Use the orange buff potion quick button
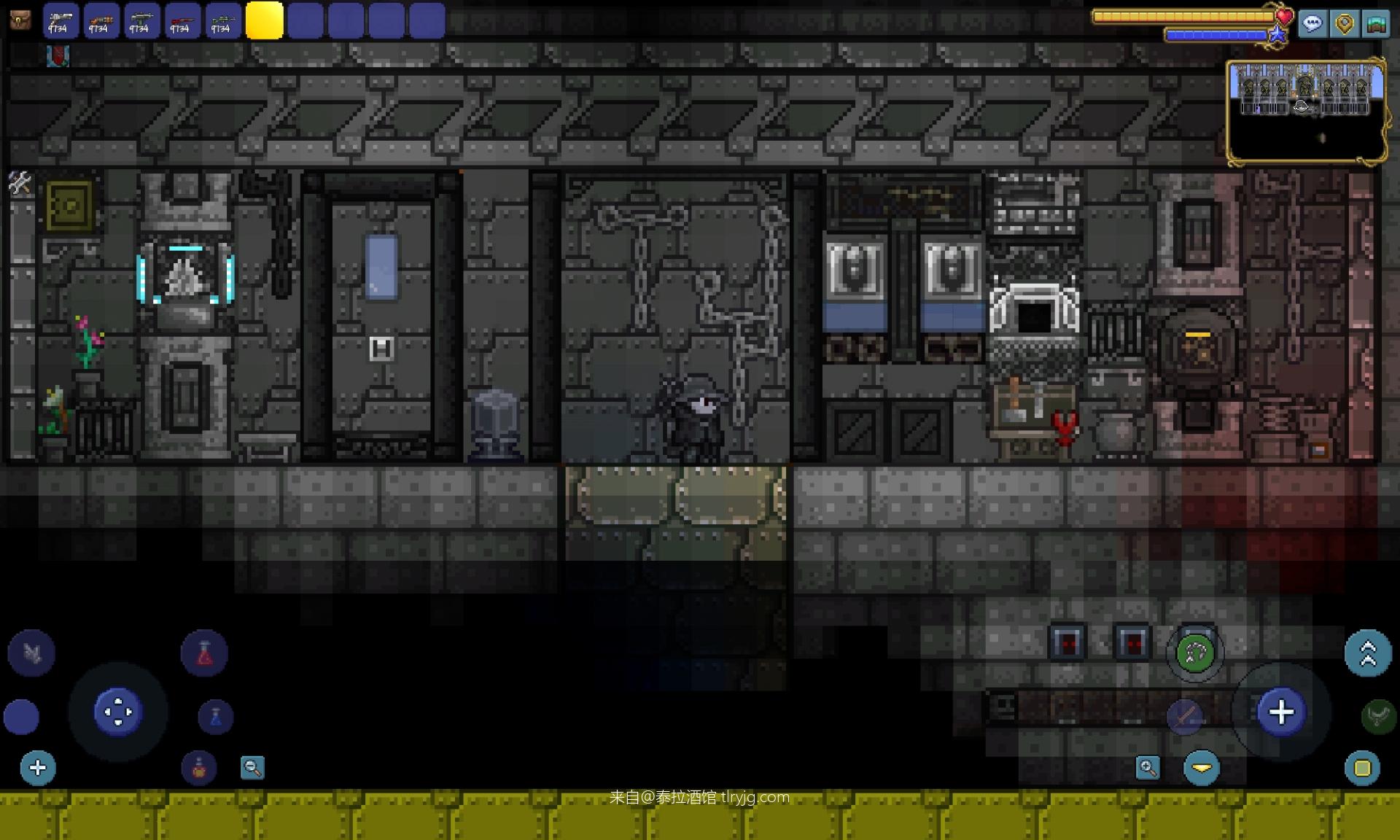Viewport: 1400px width, 840px height. point(198,768)
